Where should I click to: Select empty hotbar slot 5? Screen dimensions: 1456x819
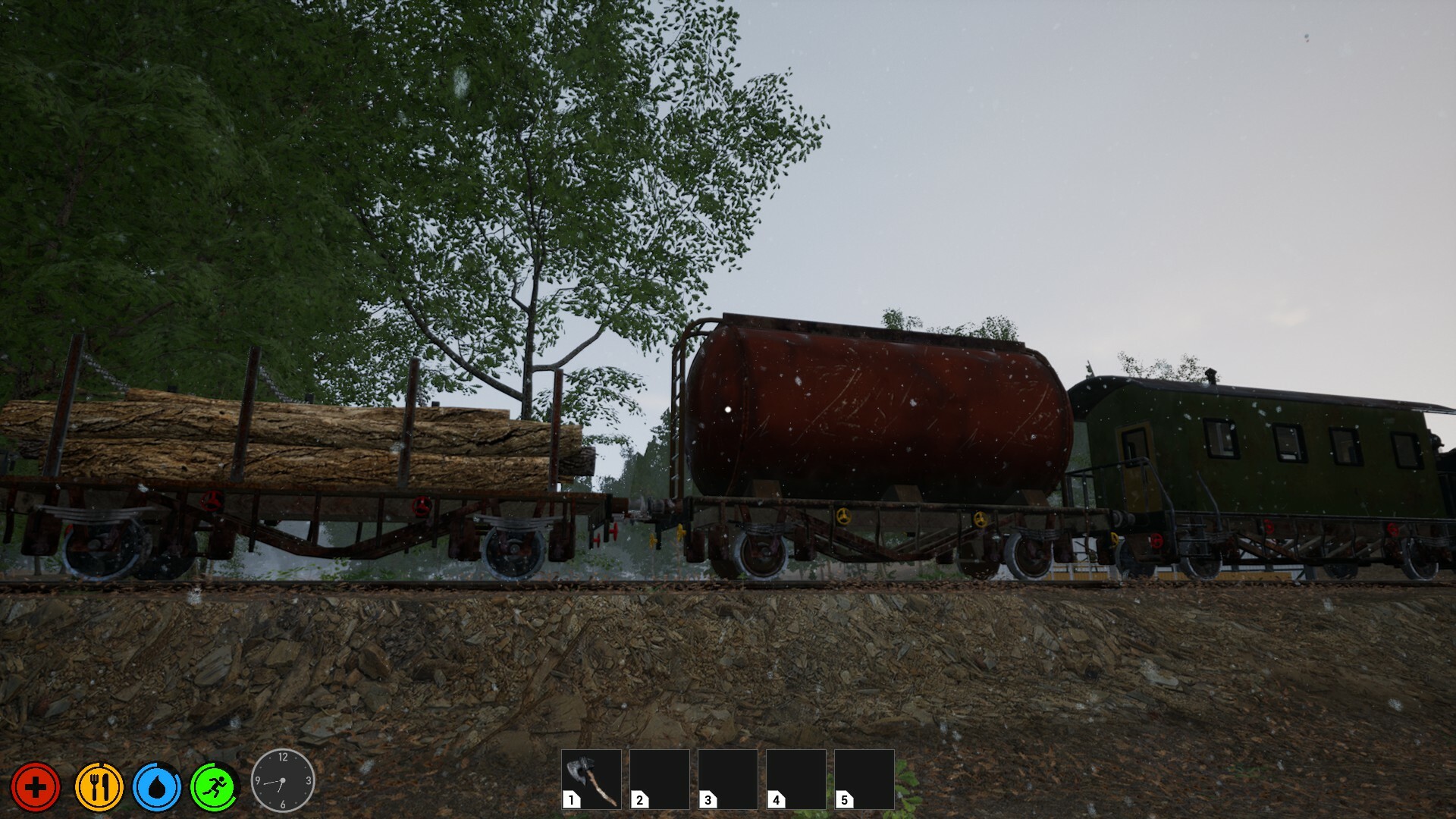(866, 777)
